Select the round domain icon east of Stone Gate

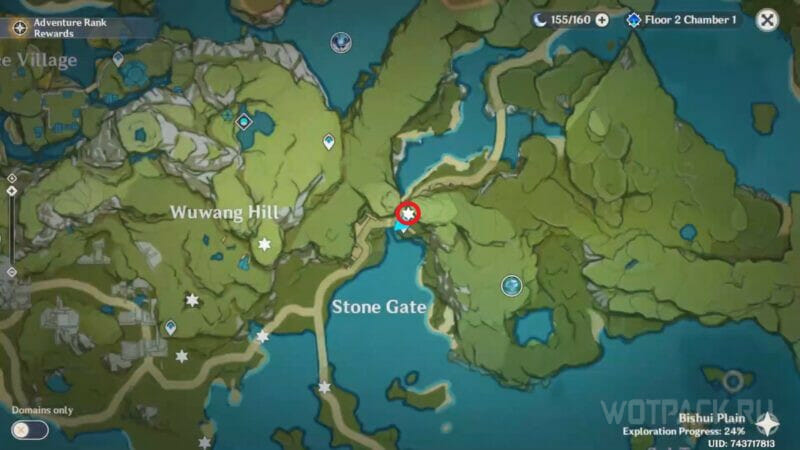[511, 286]
